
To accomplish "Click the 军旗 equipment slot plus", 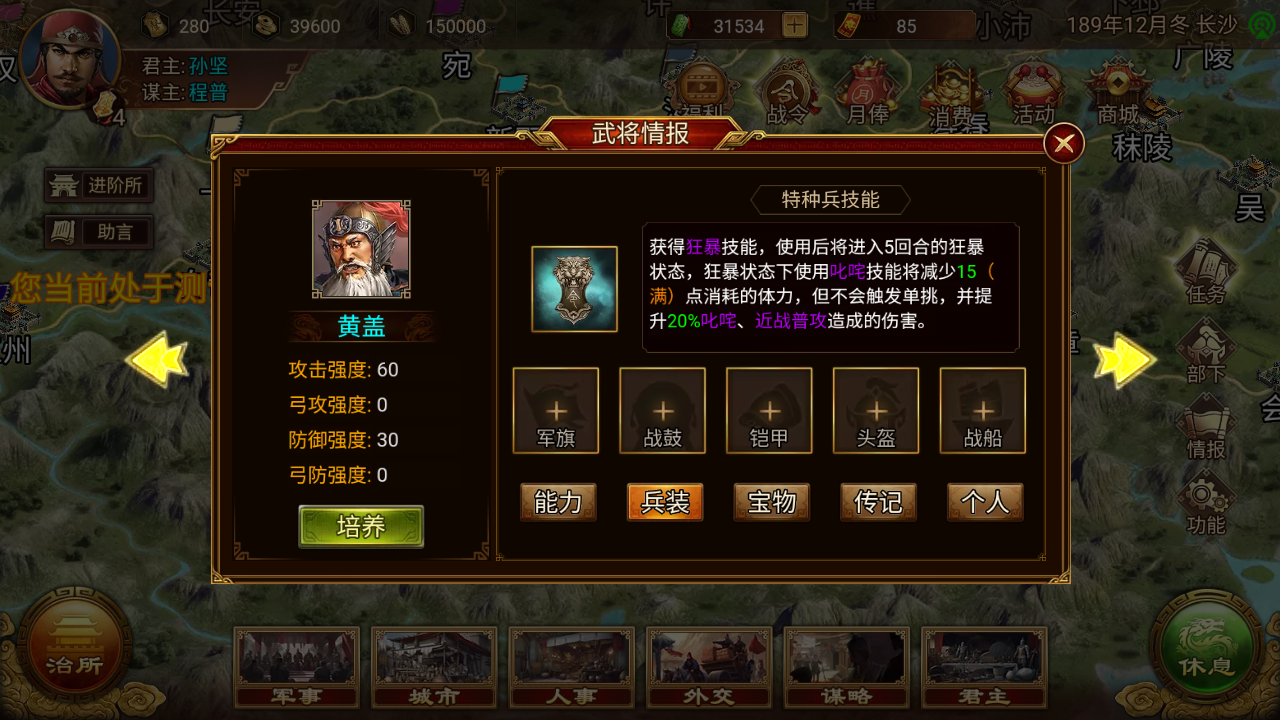I will [556, 410].
